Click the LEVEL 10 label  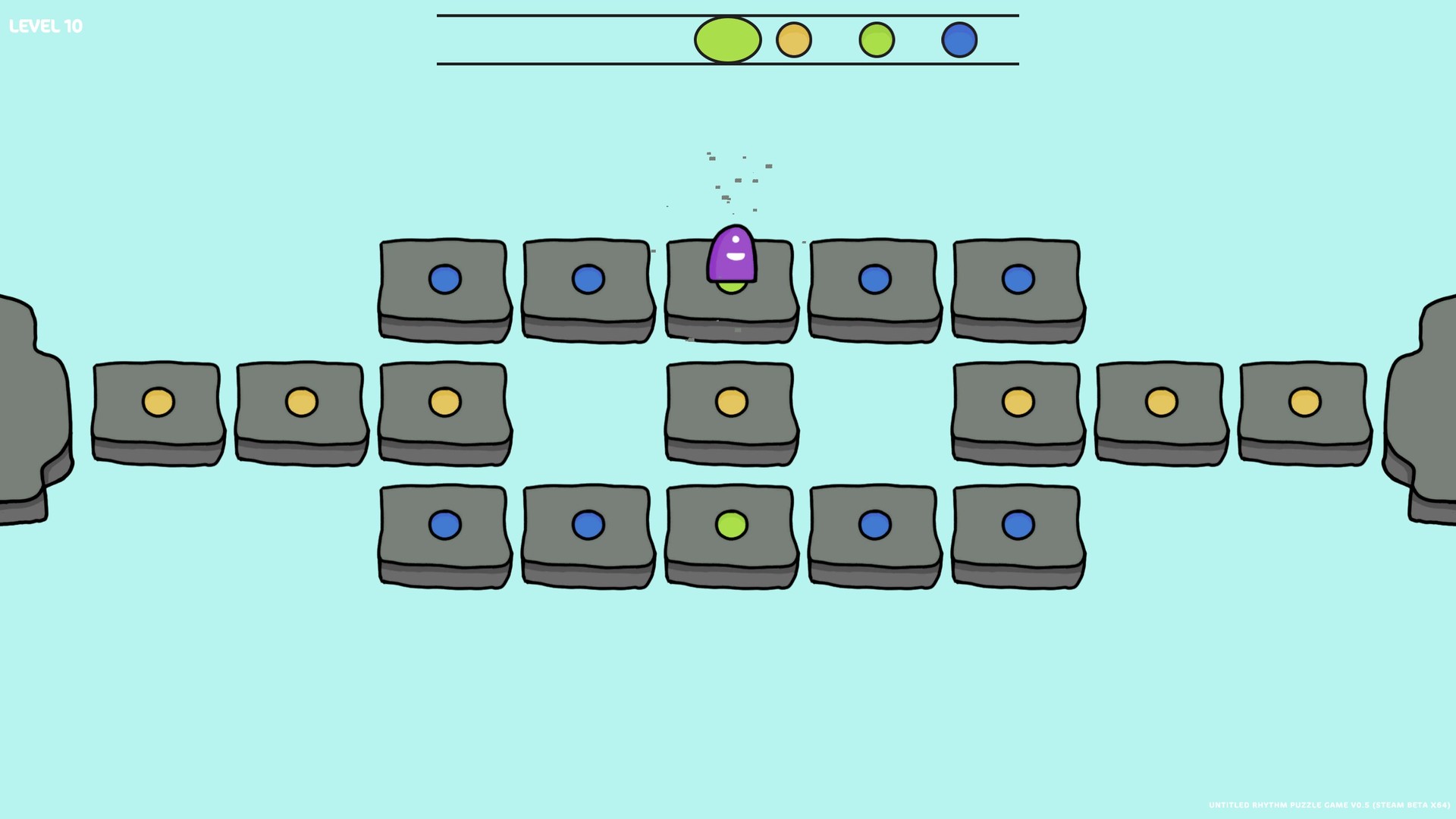coord(45,25)
